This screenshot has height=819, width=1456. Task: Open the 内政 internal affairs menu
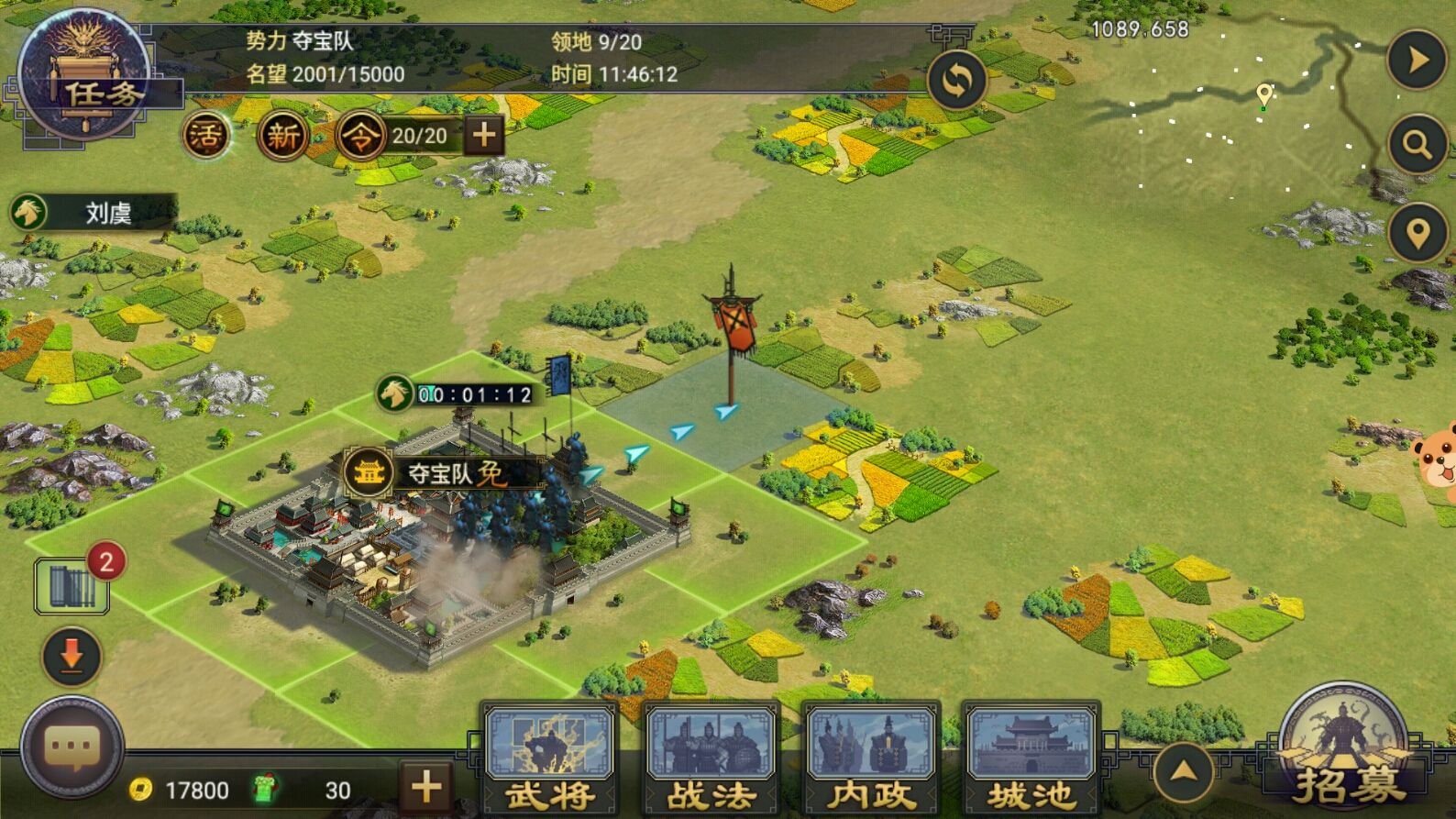coord(870,758)
